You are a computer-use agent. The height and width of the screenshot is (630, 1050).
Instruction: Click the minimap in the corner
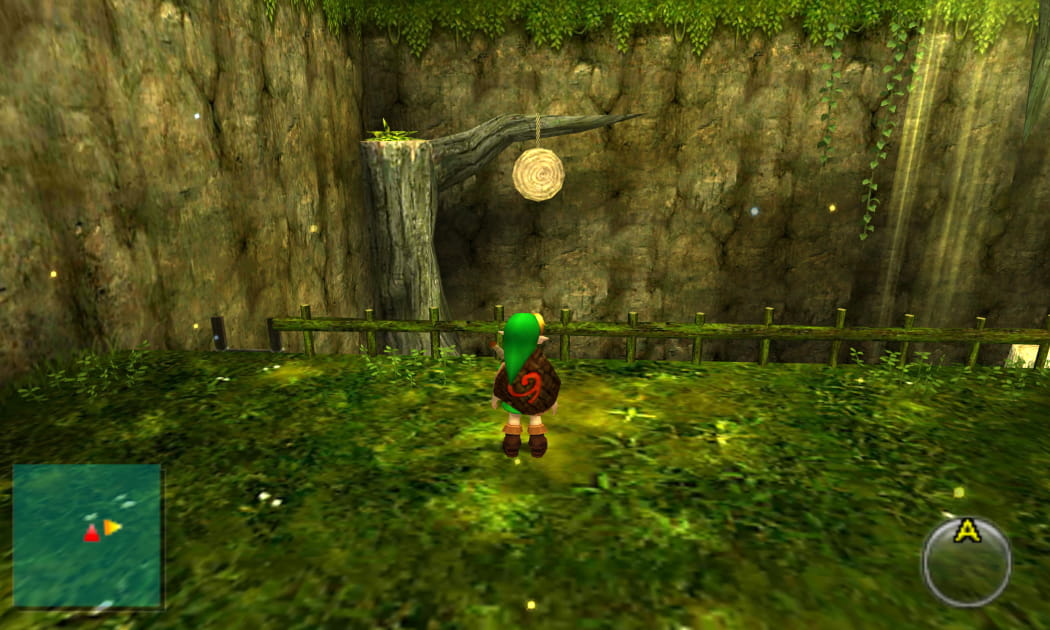pyautogui.click(x=87, y=535)
